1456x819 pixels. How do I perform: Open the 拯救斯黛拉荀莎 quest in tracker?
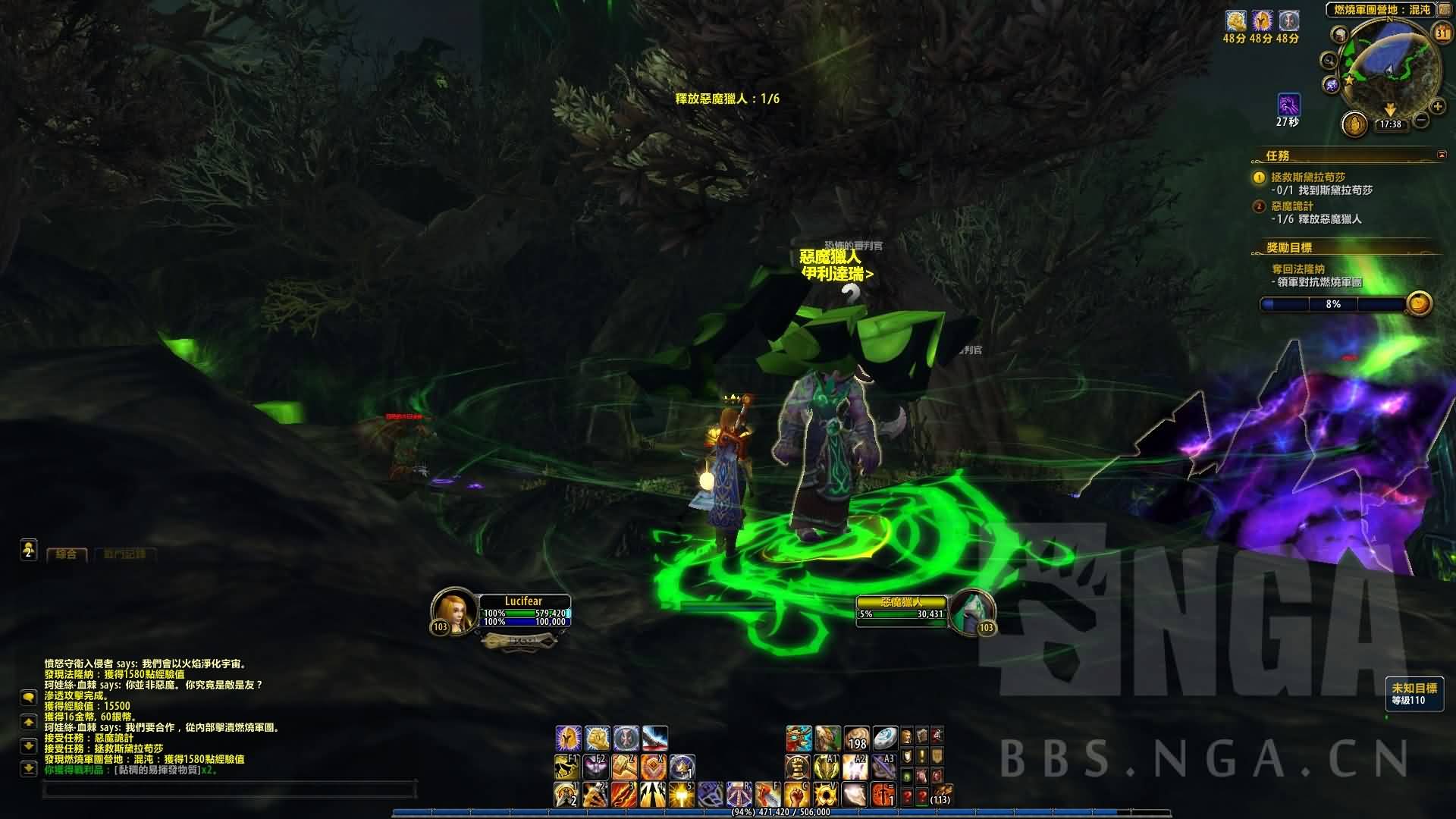click(1308, 177)
